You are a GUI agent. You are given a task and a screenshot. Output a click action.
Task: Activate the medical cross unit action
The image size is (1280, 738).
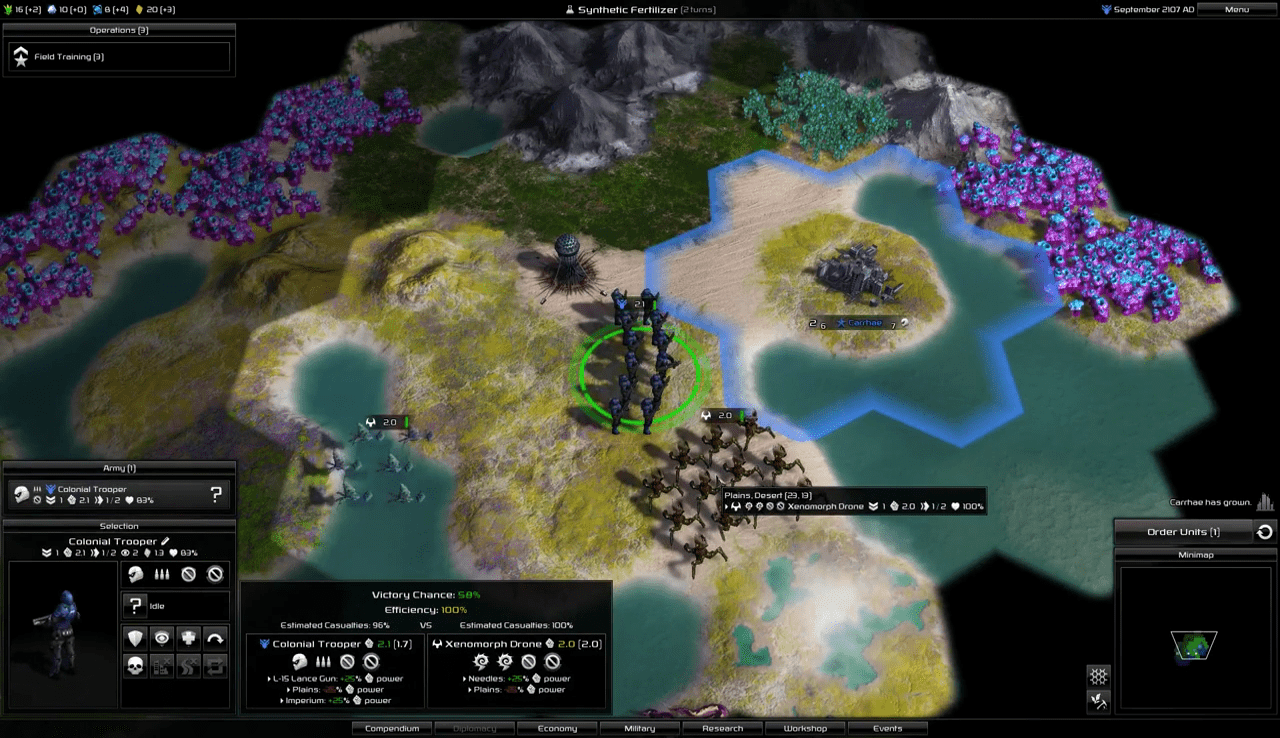pyautogui.click(x=188, y=638)
